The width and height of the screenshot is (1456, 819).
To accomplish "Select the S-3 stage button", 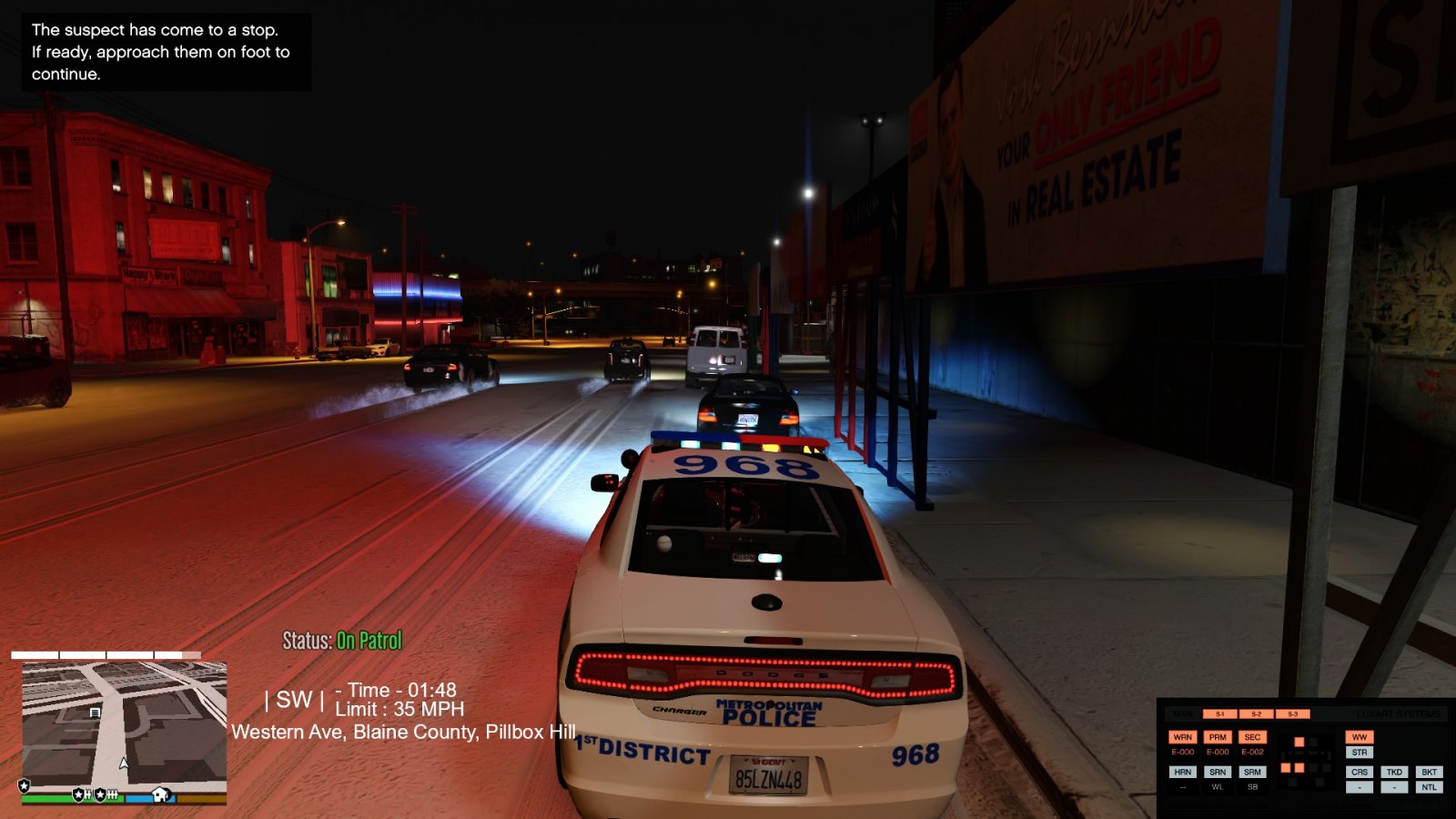I will (1292, 714).
